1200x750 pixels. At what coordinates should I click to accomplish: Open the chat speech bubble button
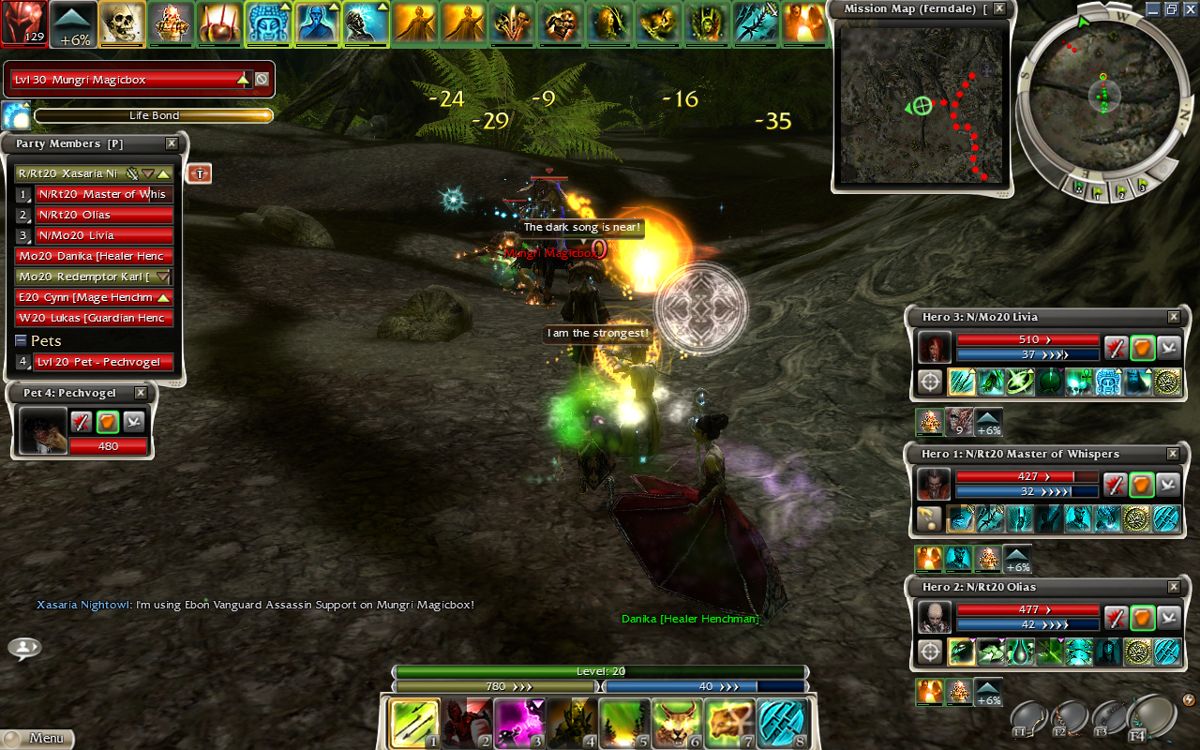pos(24,648)
